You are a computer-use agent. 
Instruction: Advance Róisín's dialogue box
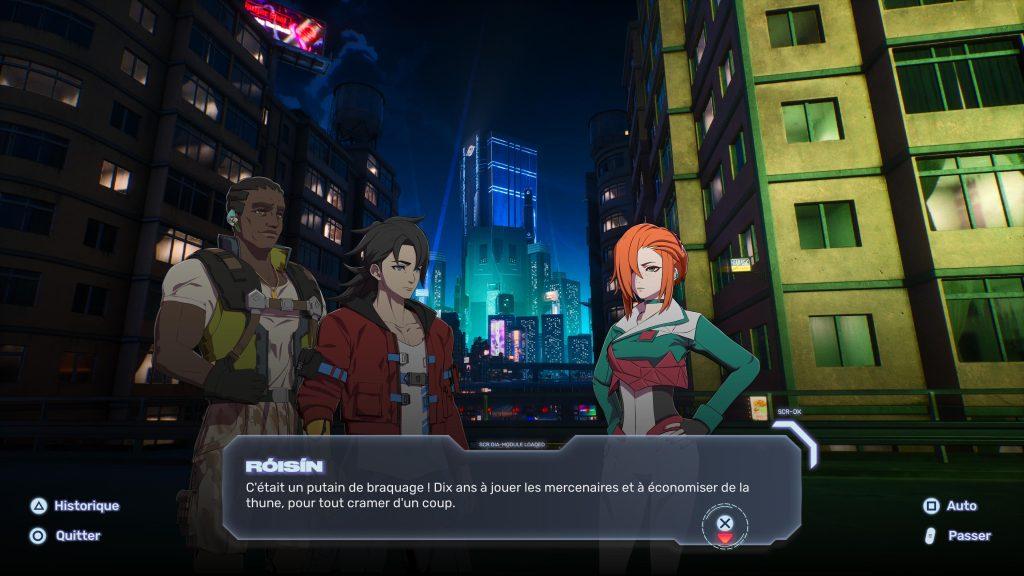[x=725, y=523]
